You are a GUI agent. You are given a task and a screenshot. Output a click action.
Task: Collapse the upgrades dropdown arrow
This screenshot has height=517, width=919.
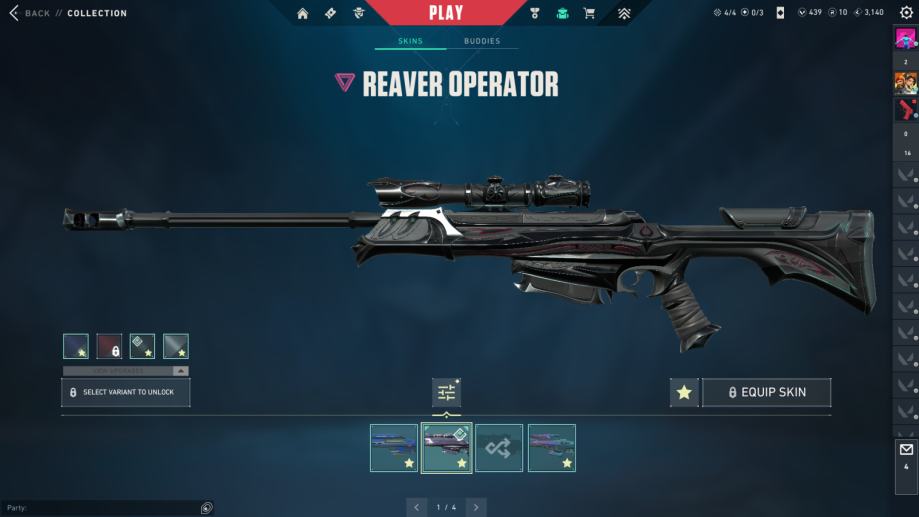tap(180, 370)
